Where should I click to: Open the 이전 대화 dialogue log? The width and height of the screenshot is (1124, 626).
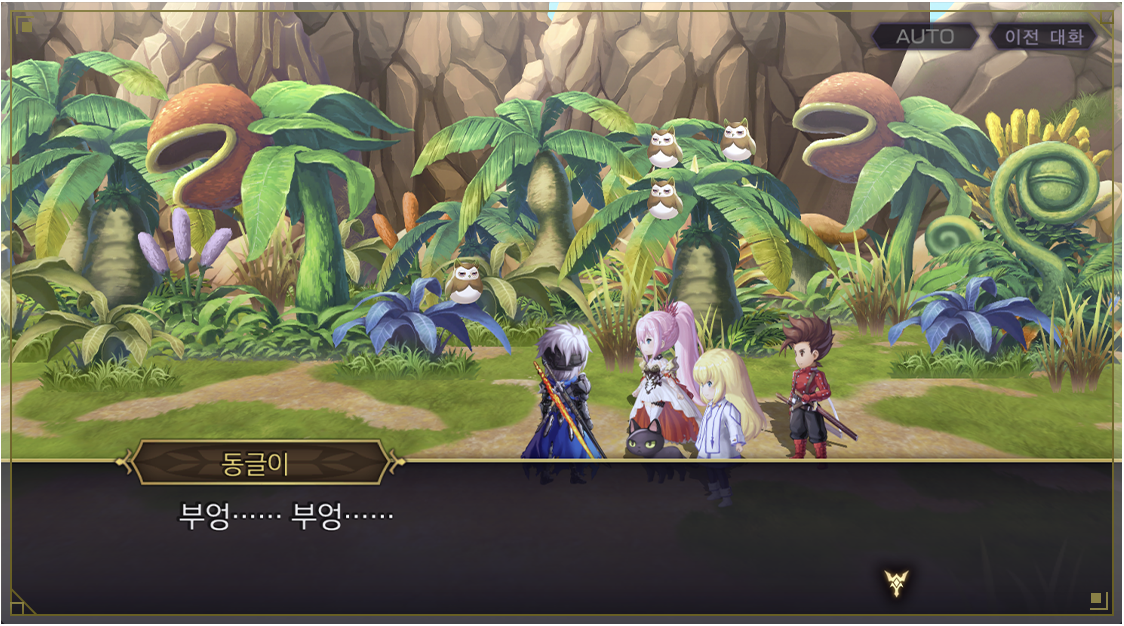(1043, 37)
